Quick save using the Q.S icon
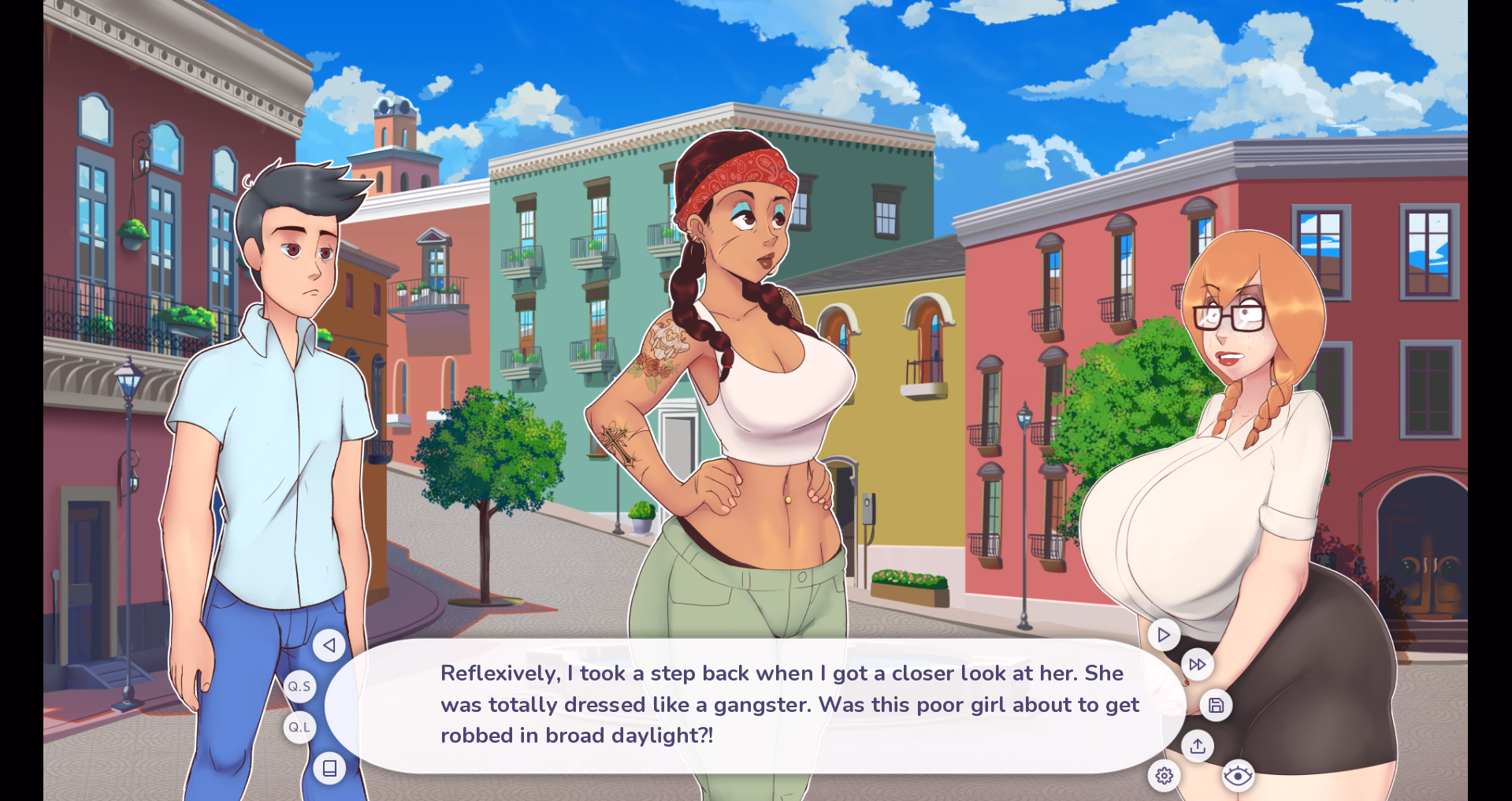Image resolution: width=1512 pixels, height=801 pixels. [299, 685]
